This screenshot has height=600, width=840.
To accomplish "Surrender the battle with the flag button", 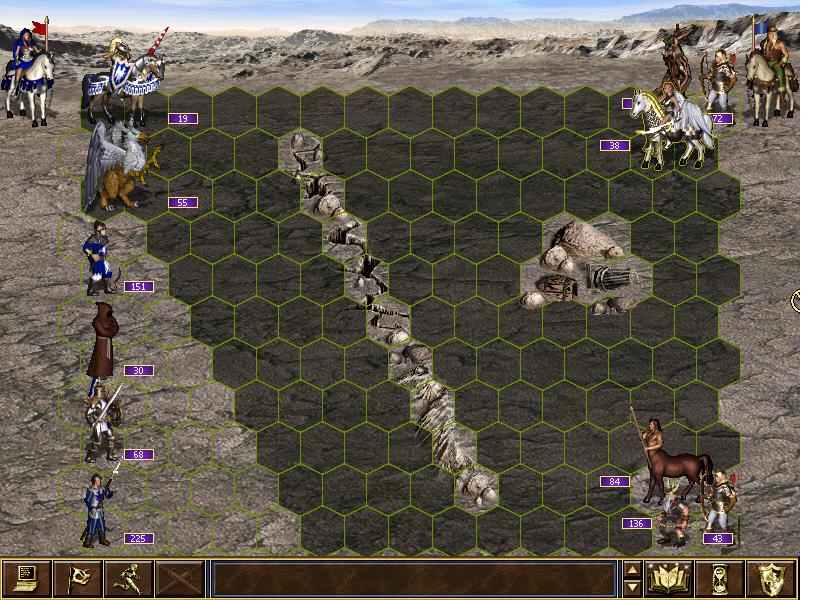I will [x=77, y=578].
